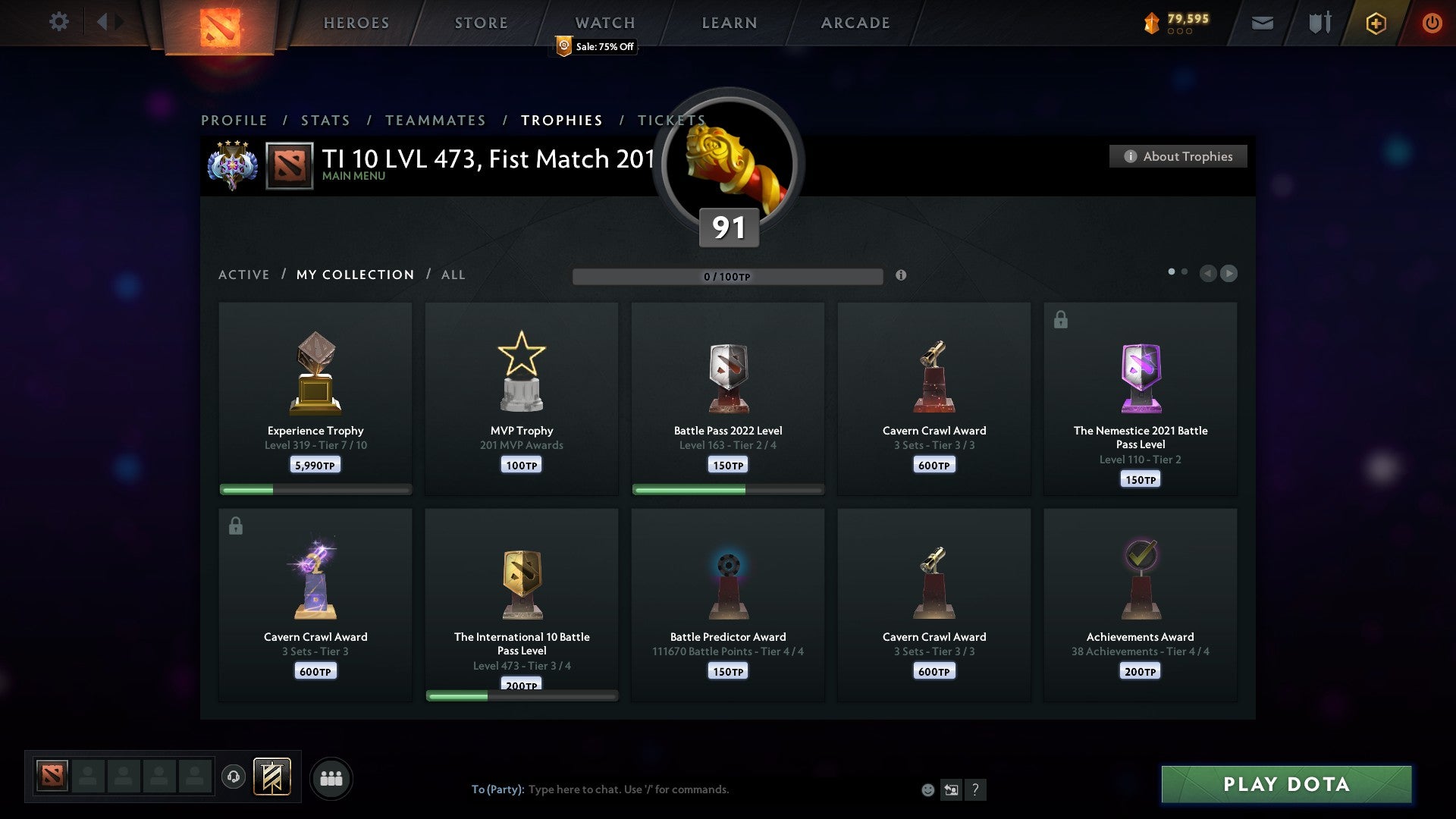Switch to the STATS profile tab
This screenshot has width=1456, height=819.
325,120
